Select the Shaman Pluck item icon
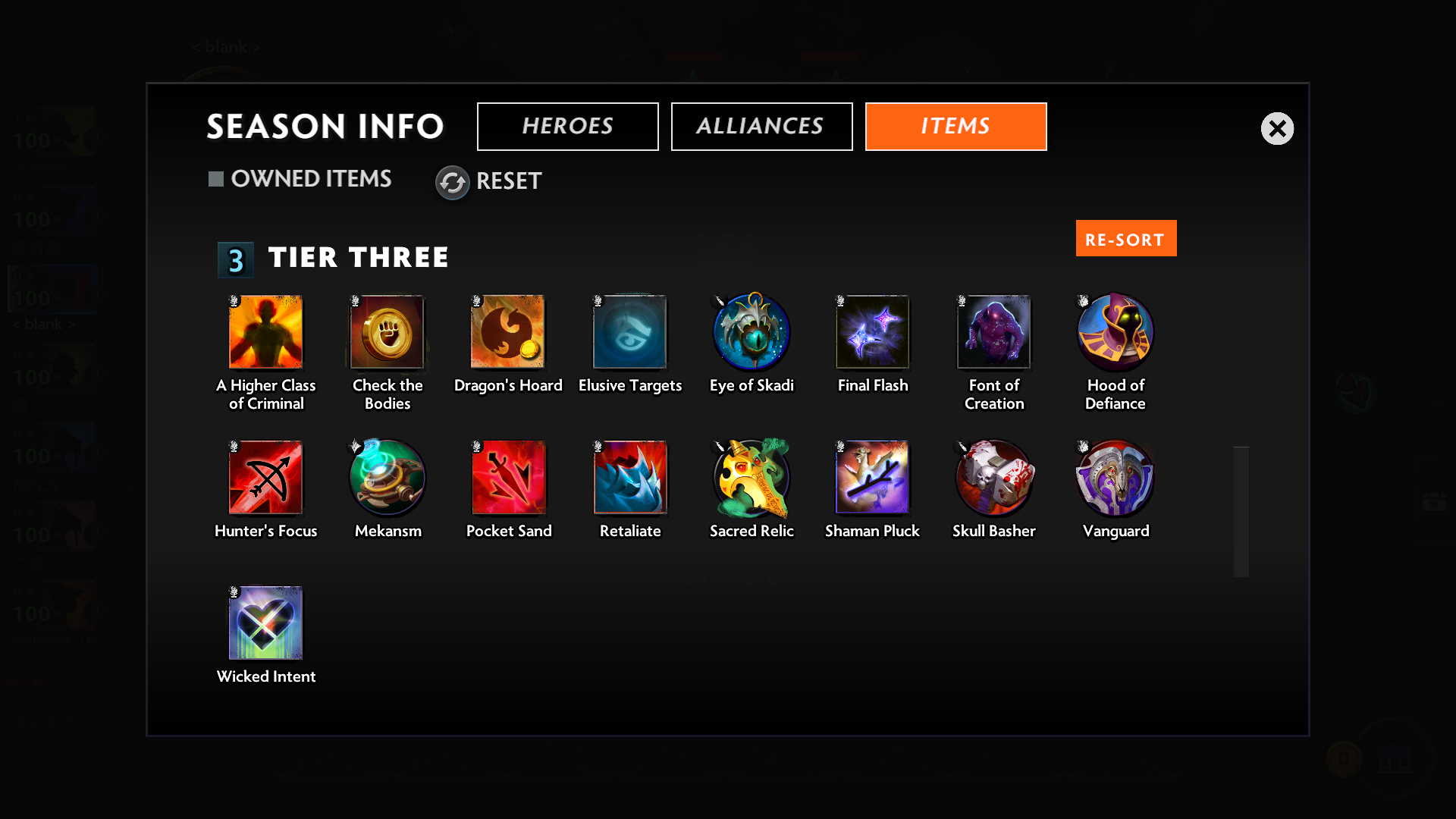Image resolution: width=1456 pixels, height=819 pixels. 872,478
